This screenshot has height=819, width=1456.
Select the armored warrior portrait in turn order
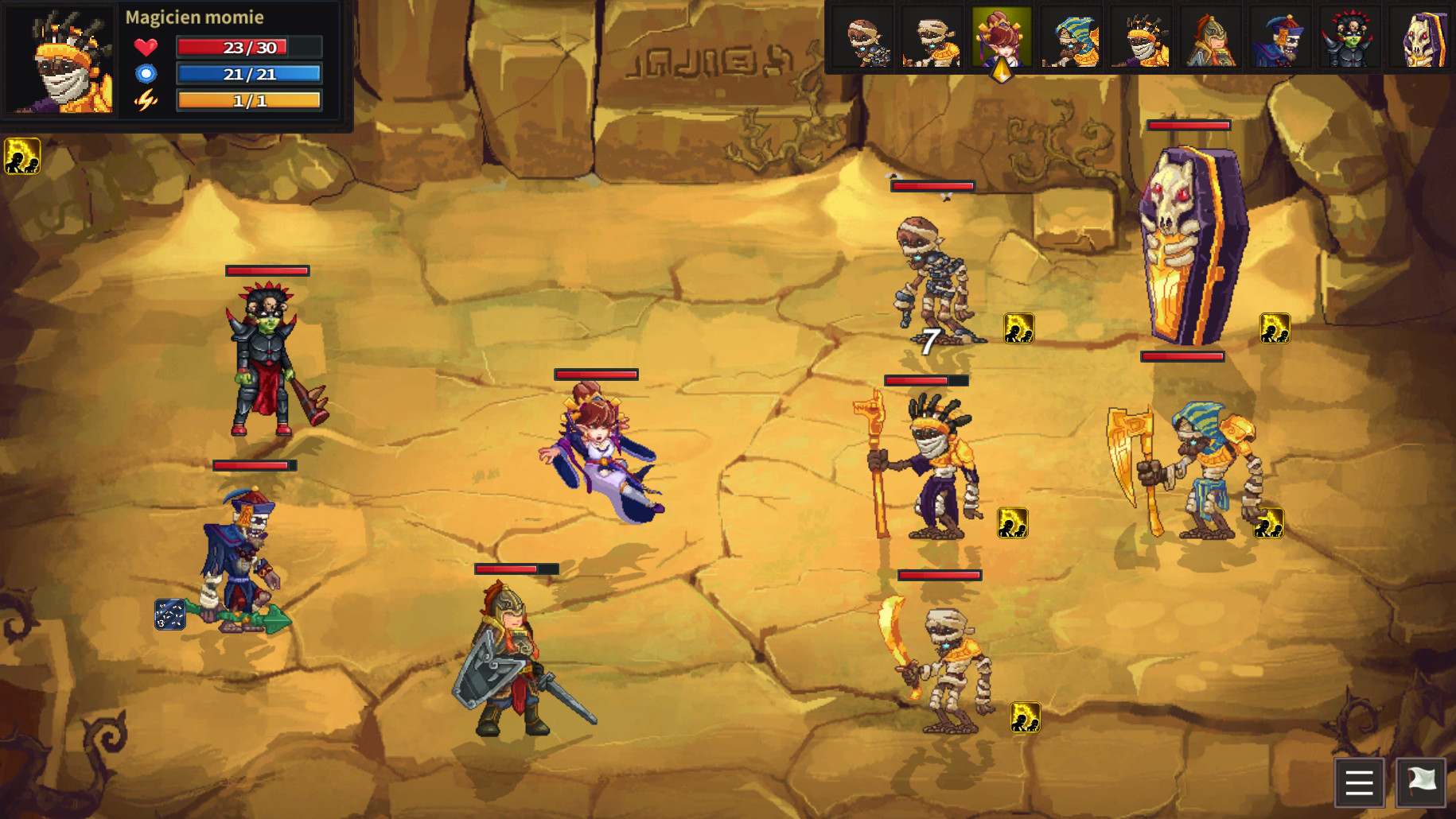click(1210, 37)
